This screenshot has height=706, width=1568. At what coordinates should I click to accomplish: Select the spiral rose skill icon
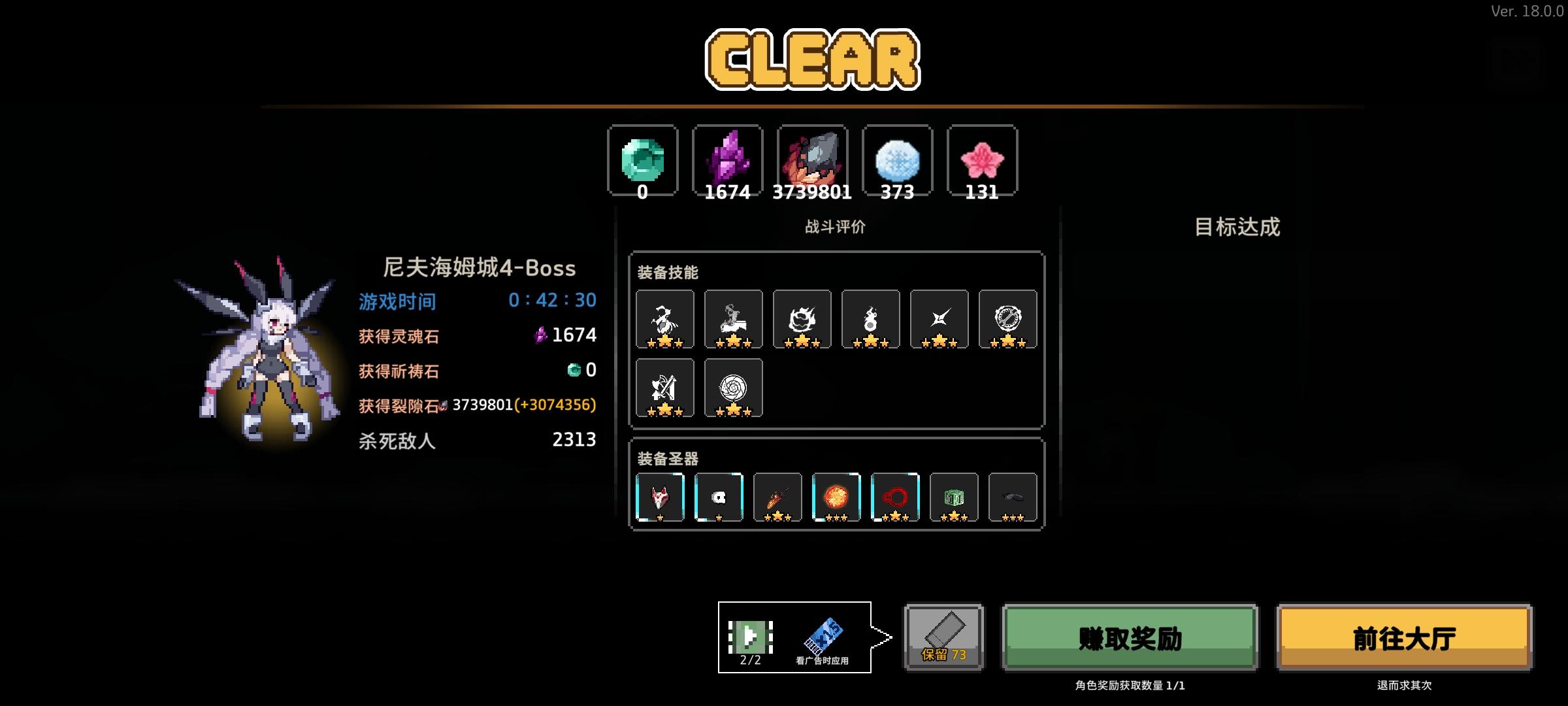click(734, 388)
